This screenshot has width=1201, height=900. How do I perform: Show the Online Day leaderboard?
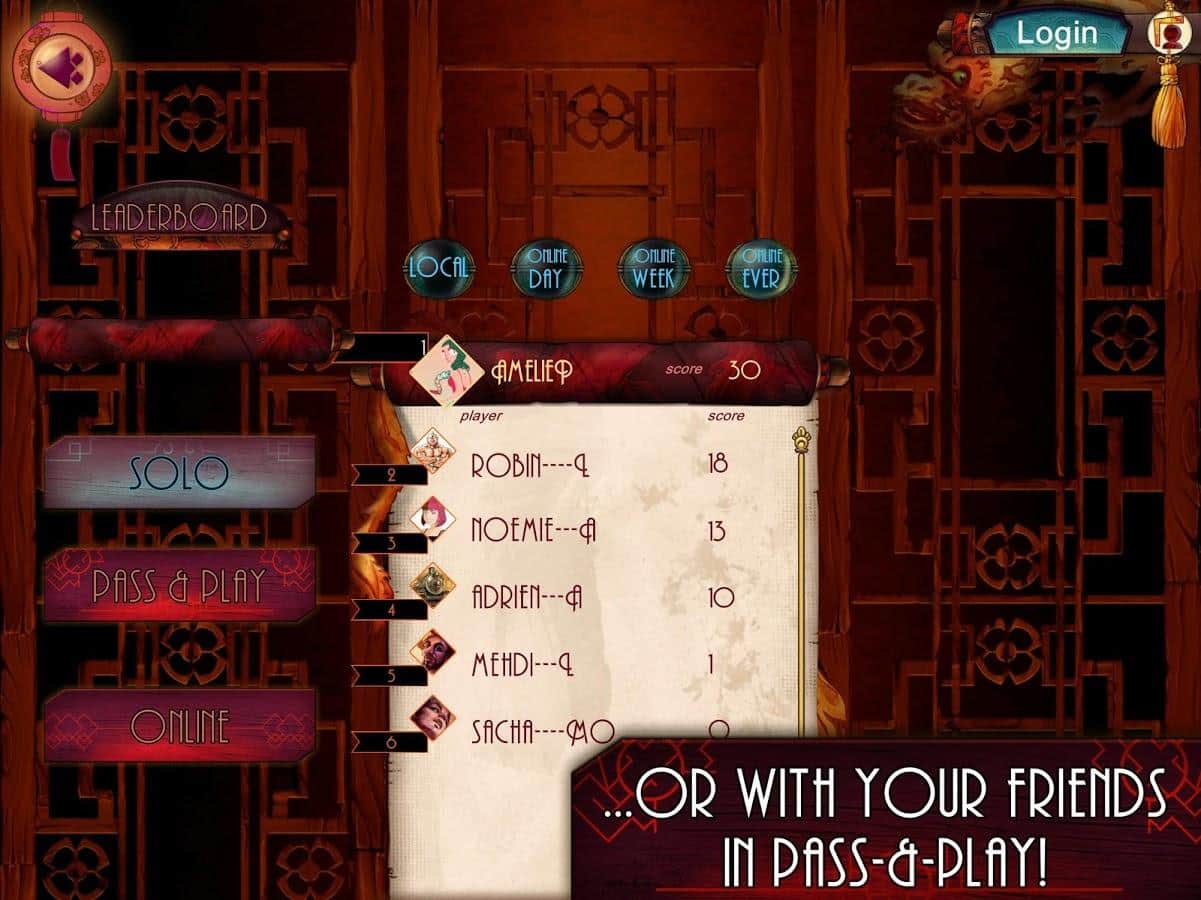click(x=545, y=268)
